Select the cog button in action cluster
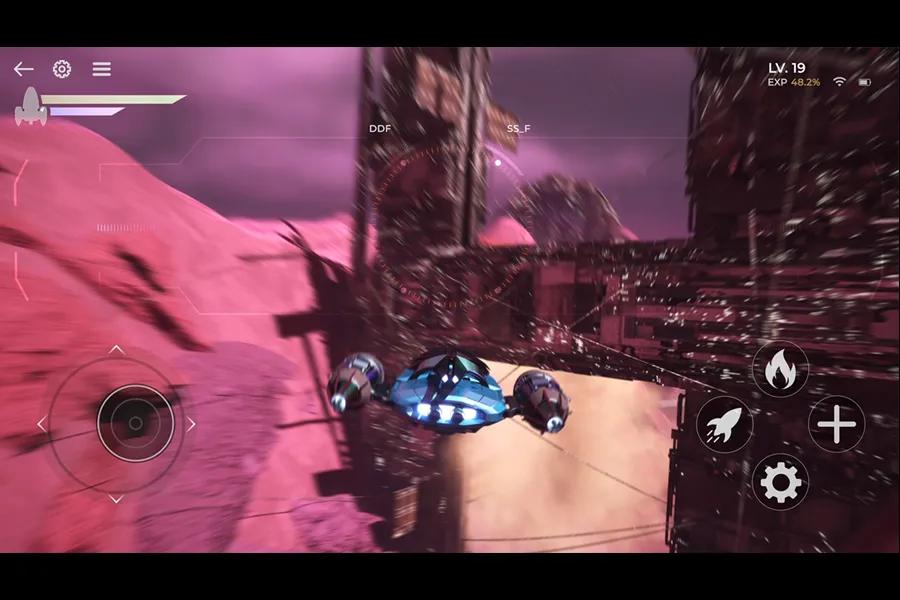 pos(780,483)
